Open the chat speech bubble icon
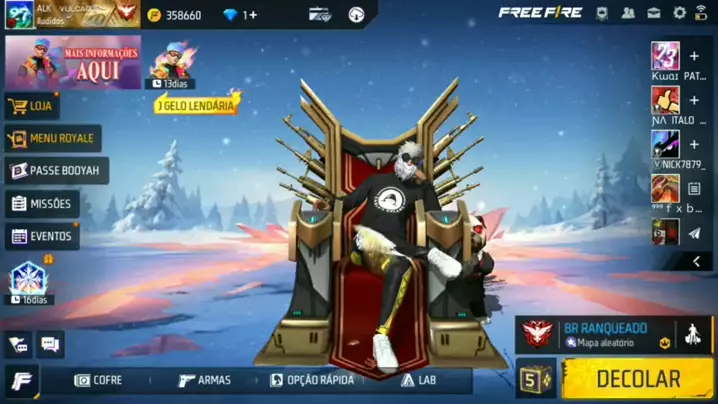Image resolution: width=718 pixels, height=404 pixels. click(x=50, y=345)
